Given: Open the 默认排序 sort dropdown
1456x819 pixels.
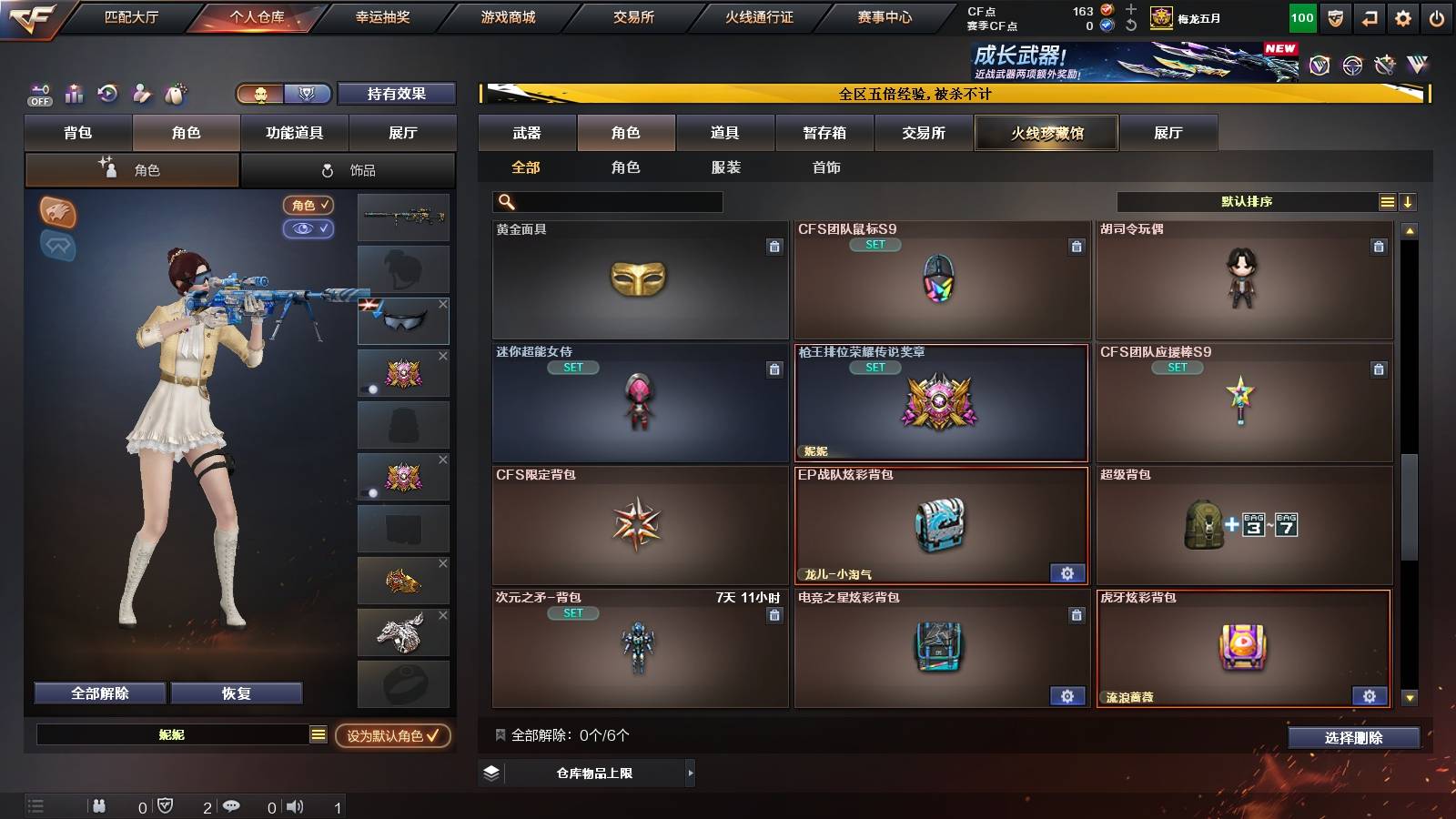Looking at the screenshot, I should point(1245,201).
